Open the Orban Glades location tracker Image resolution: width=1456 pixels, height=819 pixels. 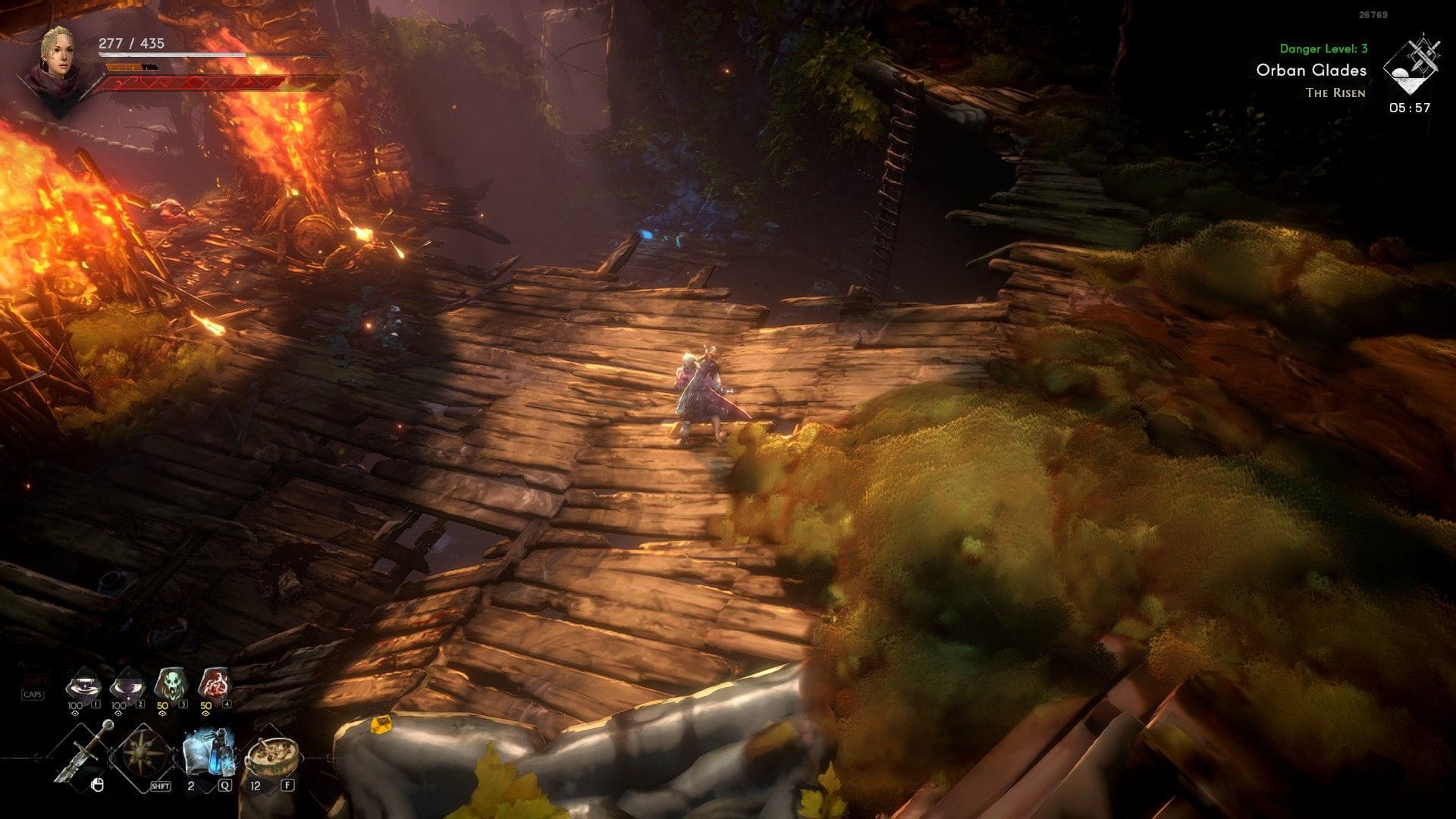pos(1311,71)
